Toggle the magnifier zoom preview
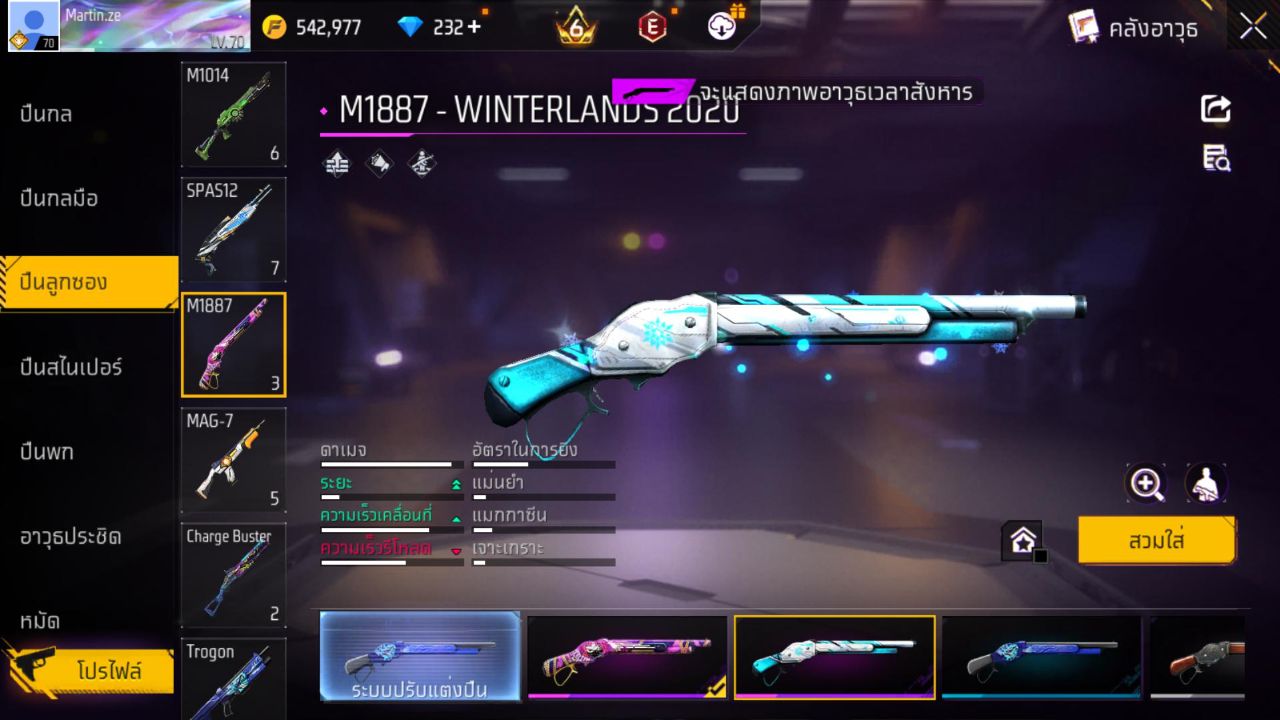The image size is (1280, 720). [x=1146, y=482]
